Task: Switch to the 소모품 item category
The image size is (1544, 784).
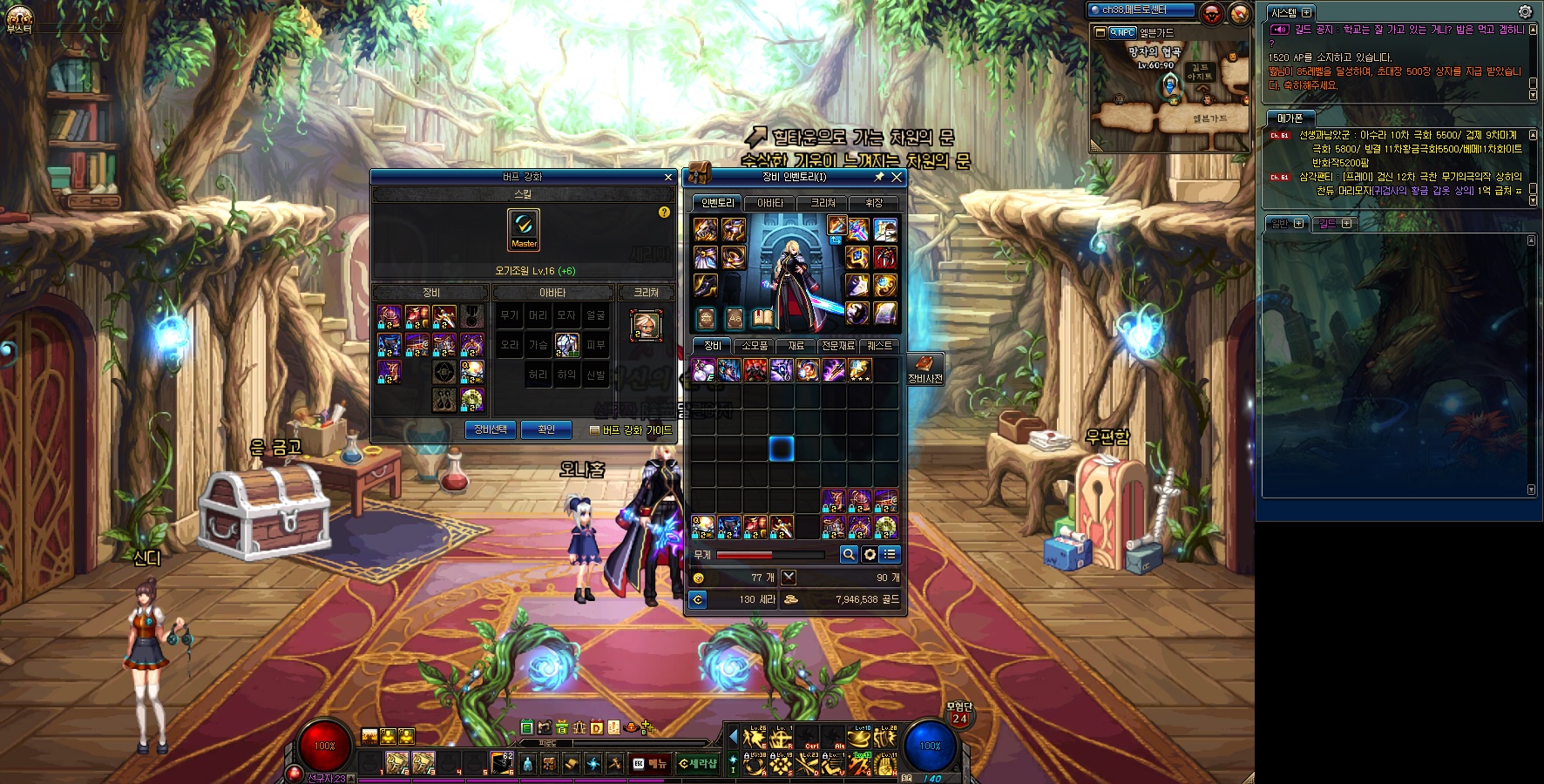Action: click(x=754, y=346)
